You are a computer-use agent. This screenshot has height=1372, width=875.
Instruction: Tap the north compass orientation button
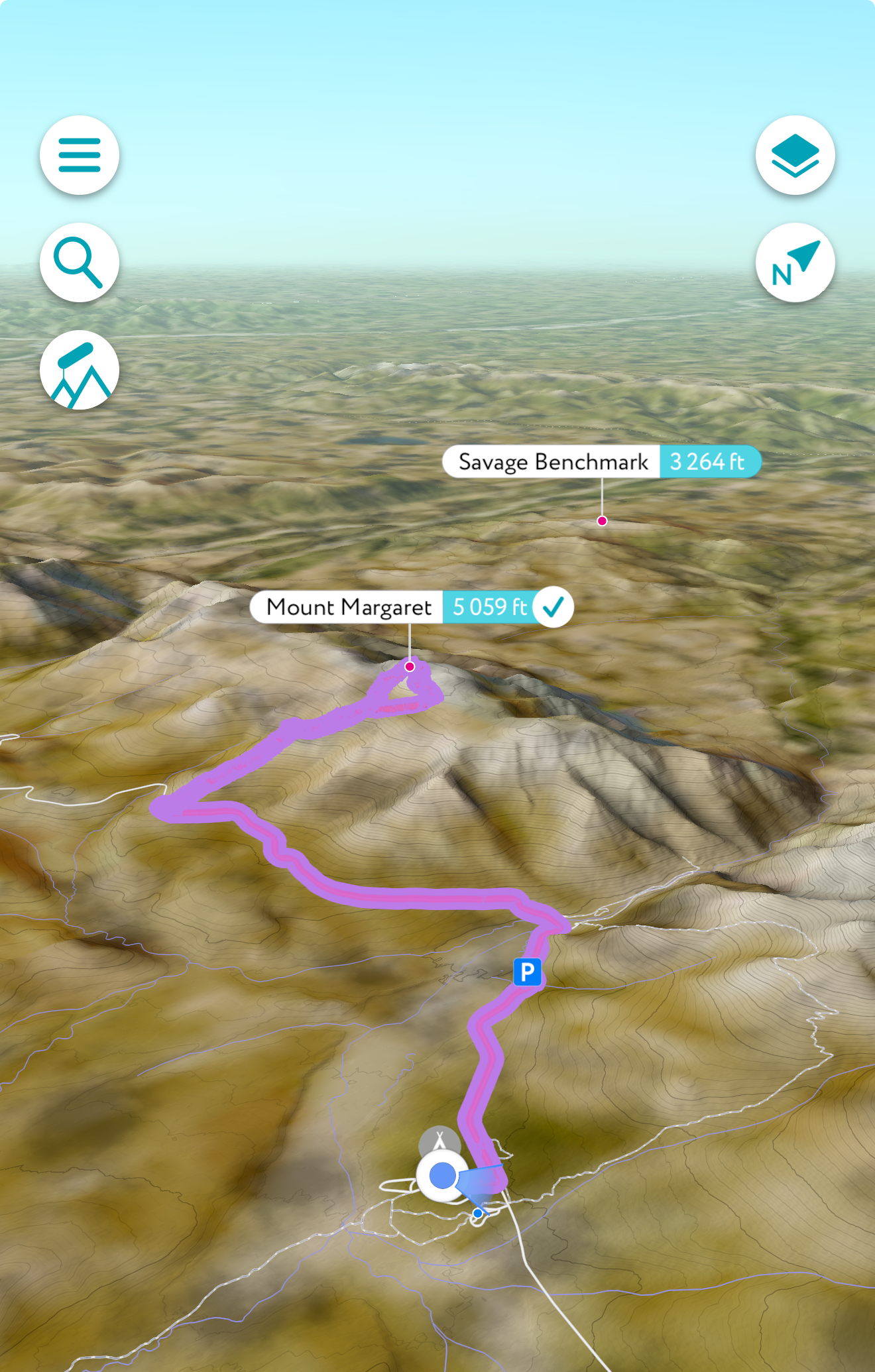pos(795,262)
